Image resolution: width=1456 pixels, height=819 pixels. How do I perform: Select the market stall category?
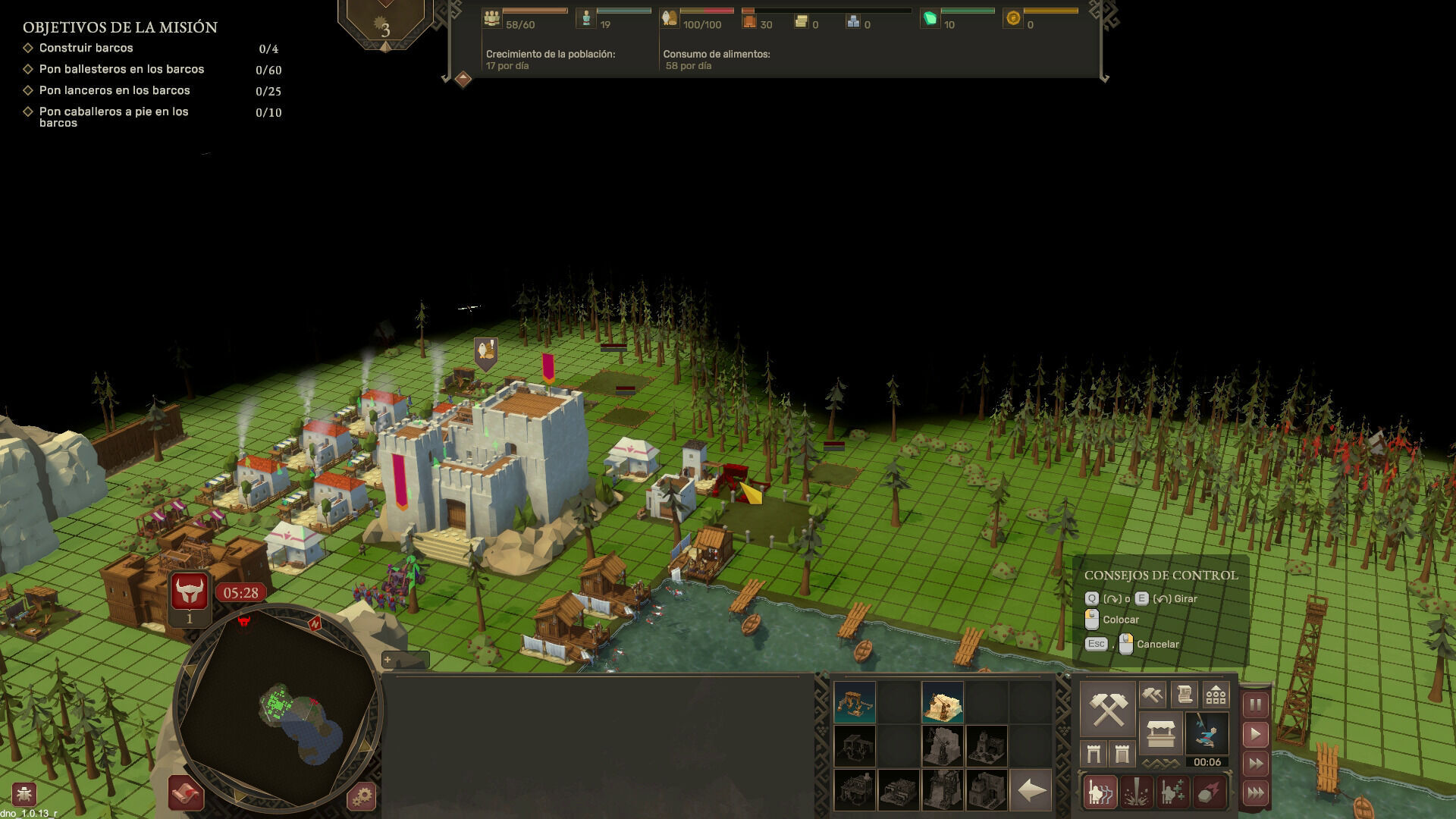coord(1160,733)
